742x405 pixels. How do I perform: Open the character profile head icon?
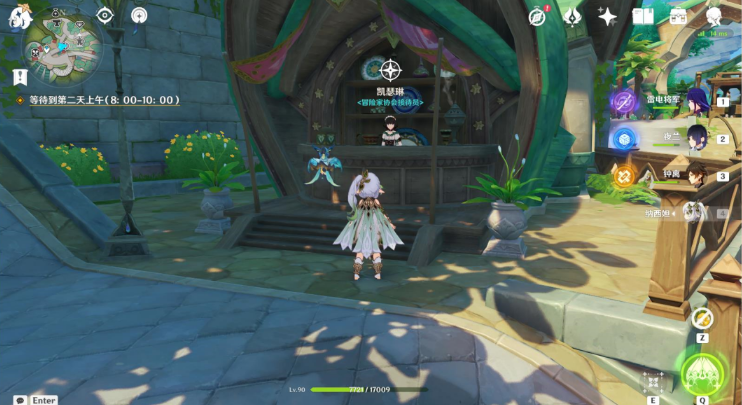tap(715, 16)
